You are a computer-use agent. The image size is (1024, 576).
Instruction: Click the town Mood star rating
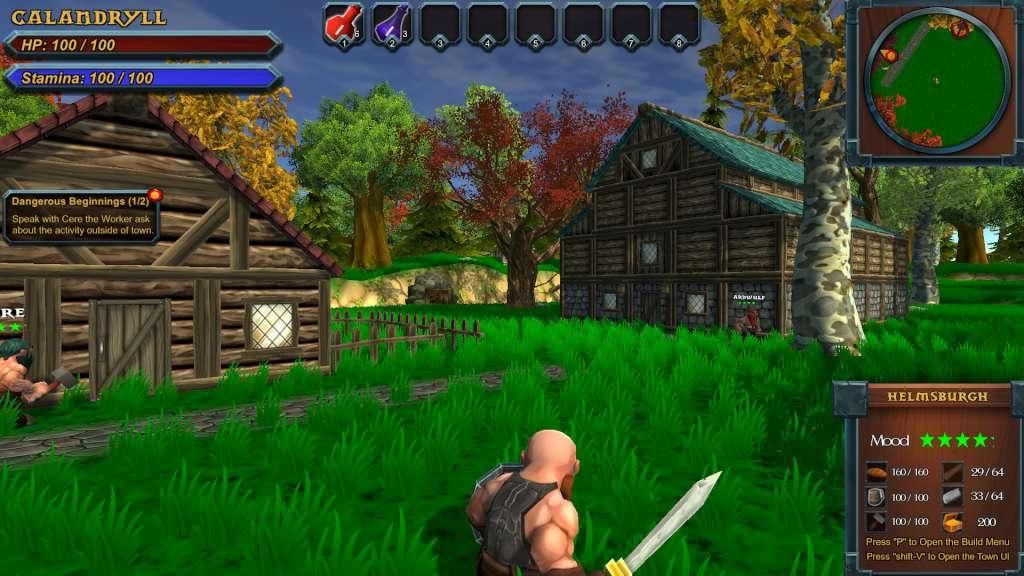click(955, 440)
